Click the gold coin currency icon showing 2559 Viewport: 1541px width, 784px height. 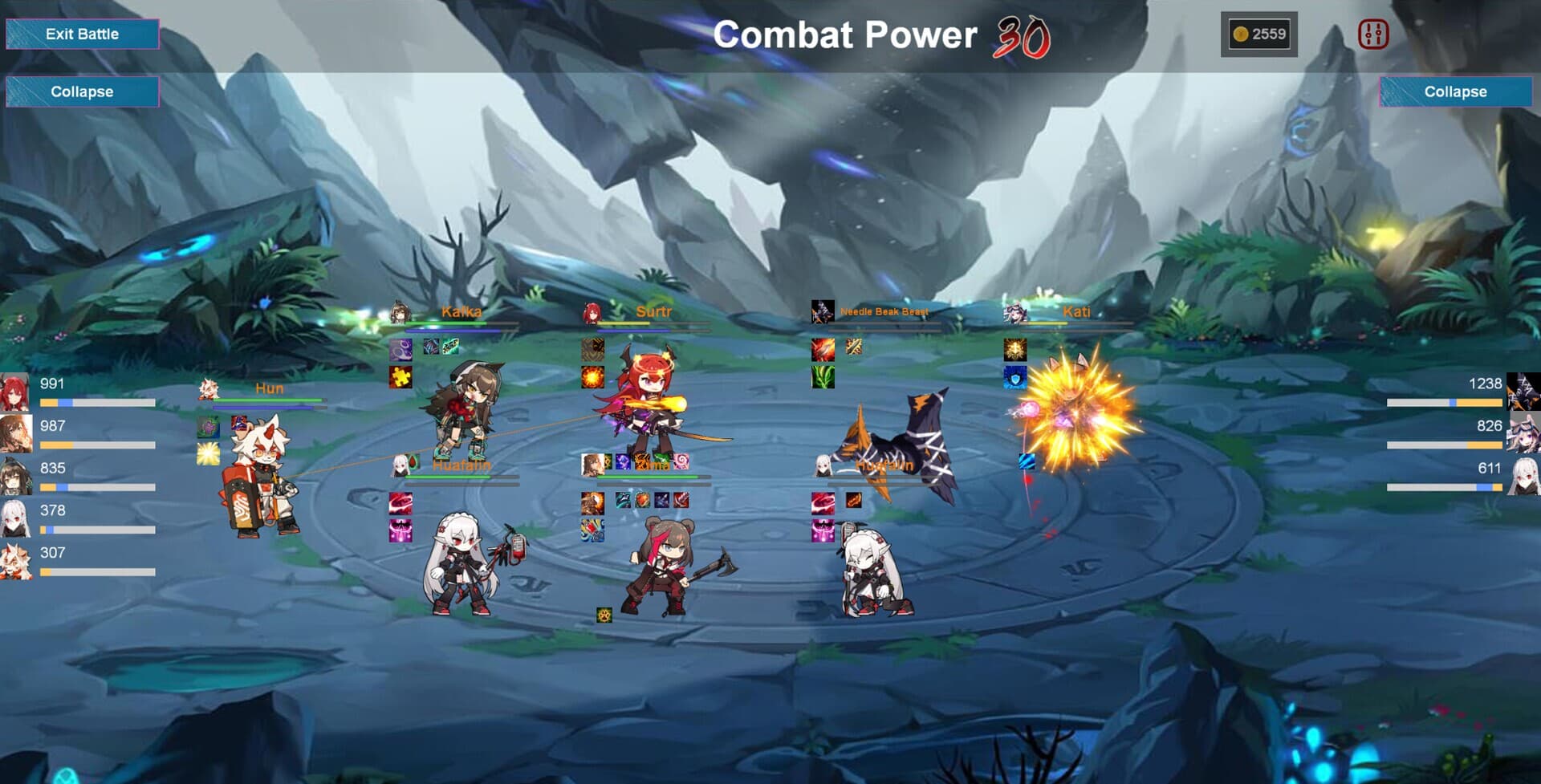[x=1240, y=33]
